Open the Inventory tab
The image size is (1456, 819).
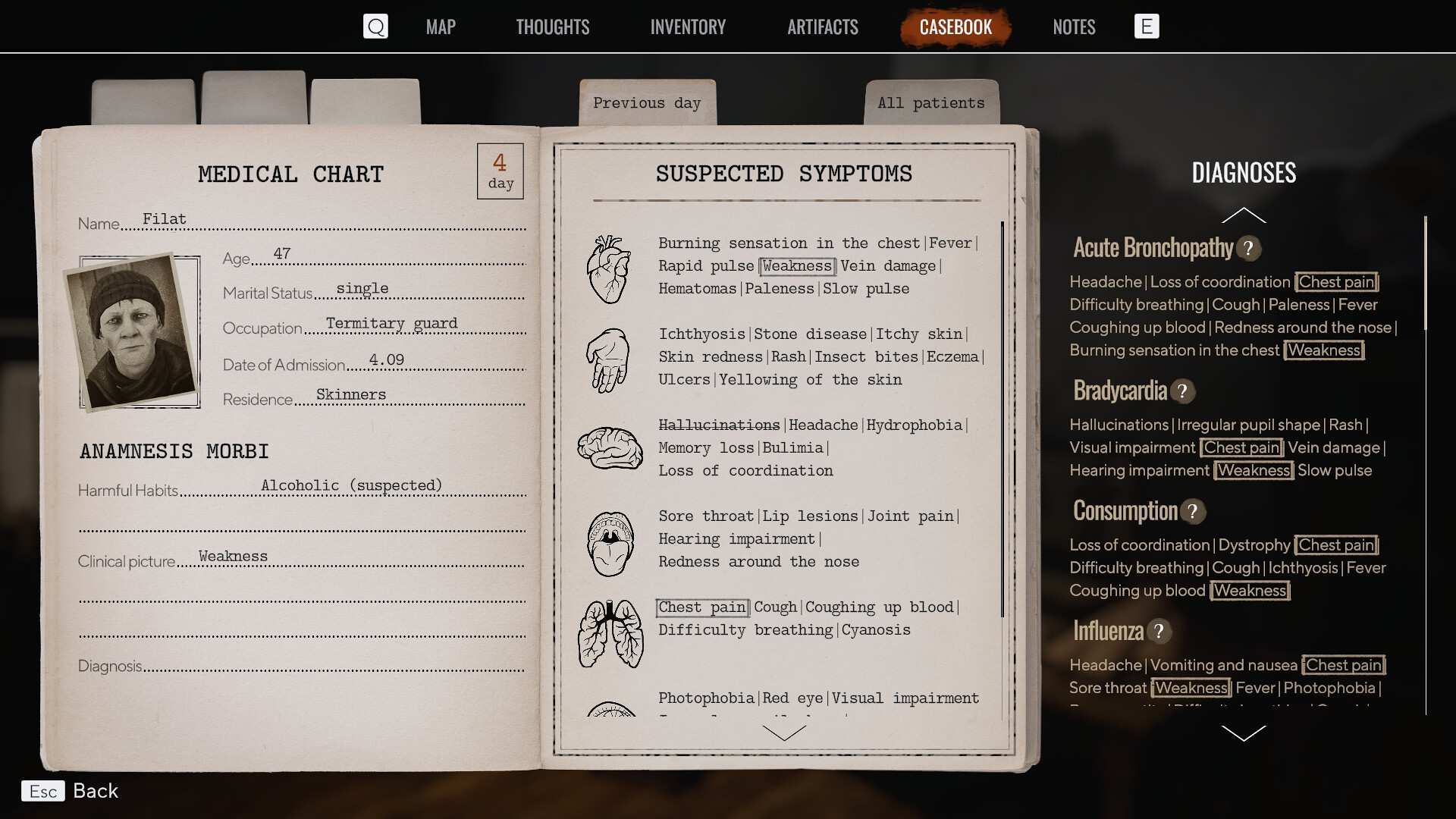[x=688, y=27]
